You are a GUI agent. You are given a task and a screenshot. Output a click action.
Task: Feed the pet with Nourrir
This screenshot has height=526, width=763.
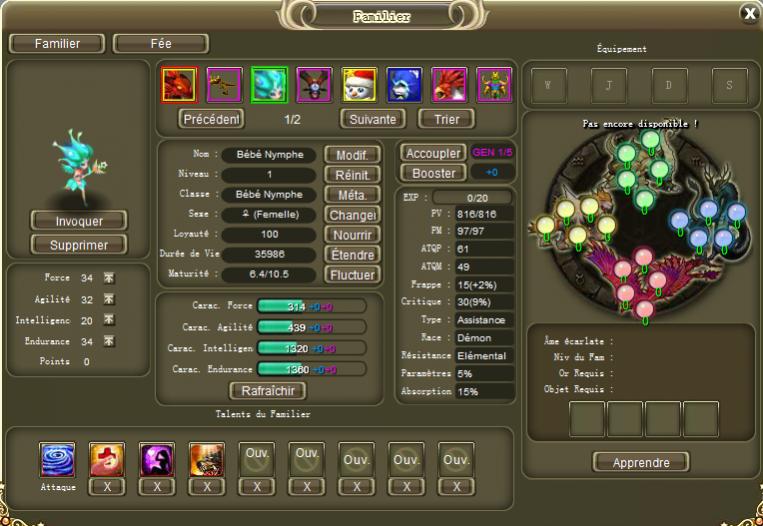click(x=353, y=235)
